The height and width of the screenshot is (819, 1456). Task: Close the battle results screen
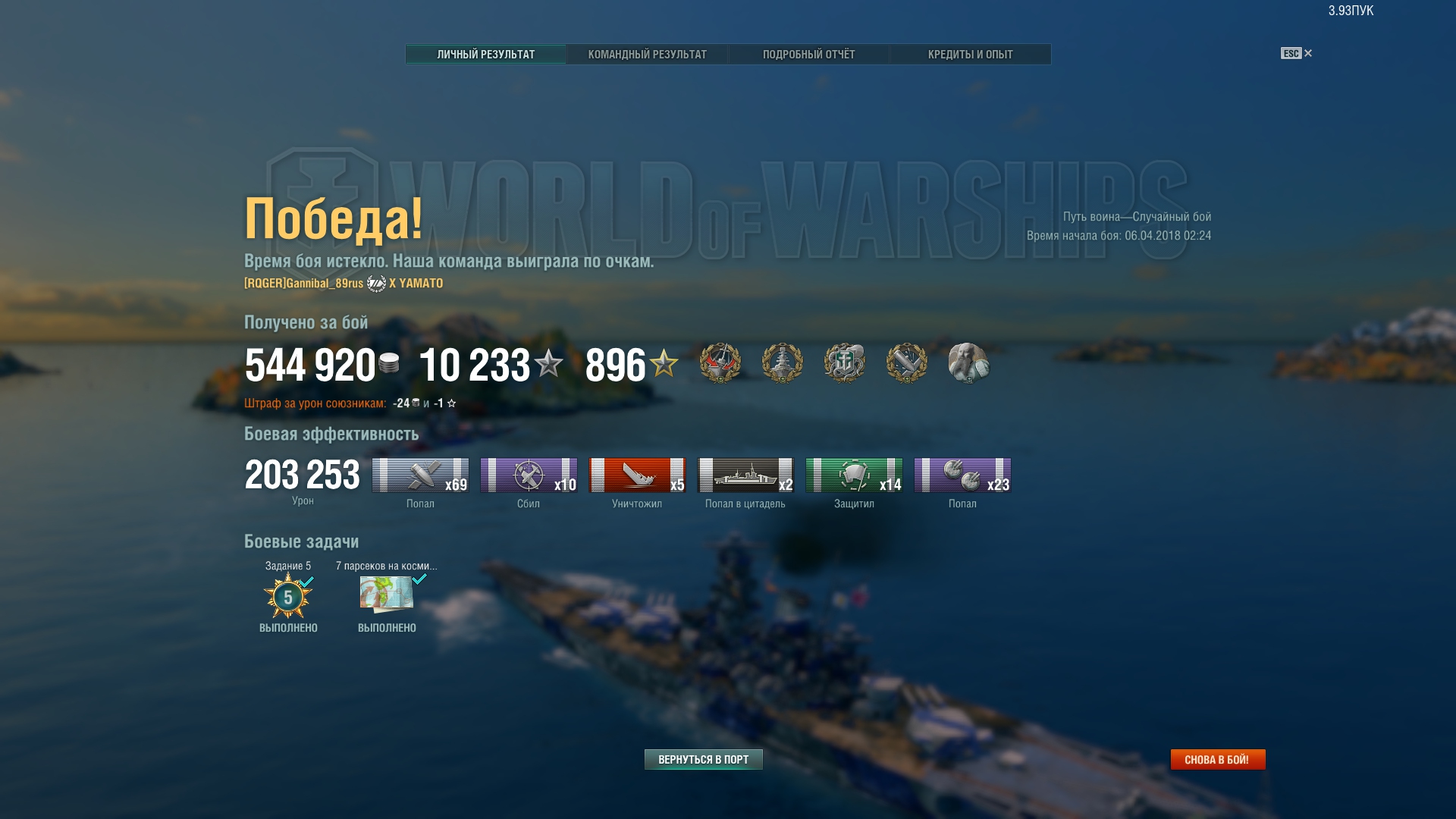tap(1307, 53)
